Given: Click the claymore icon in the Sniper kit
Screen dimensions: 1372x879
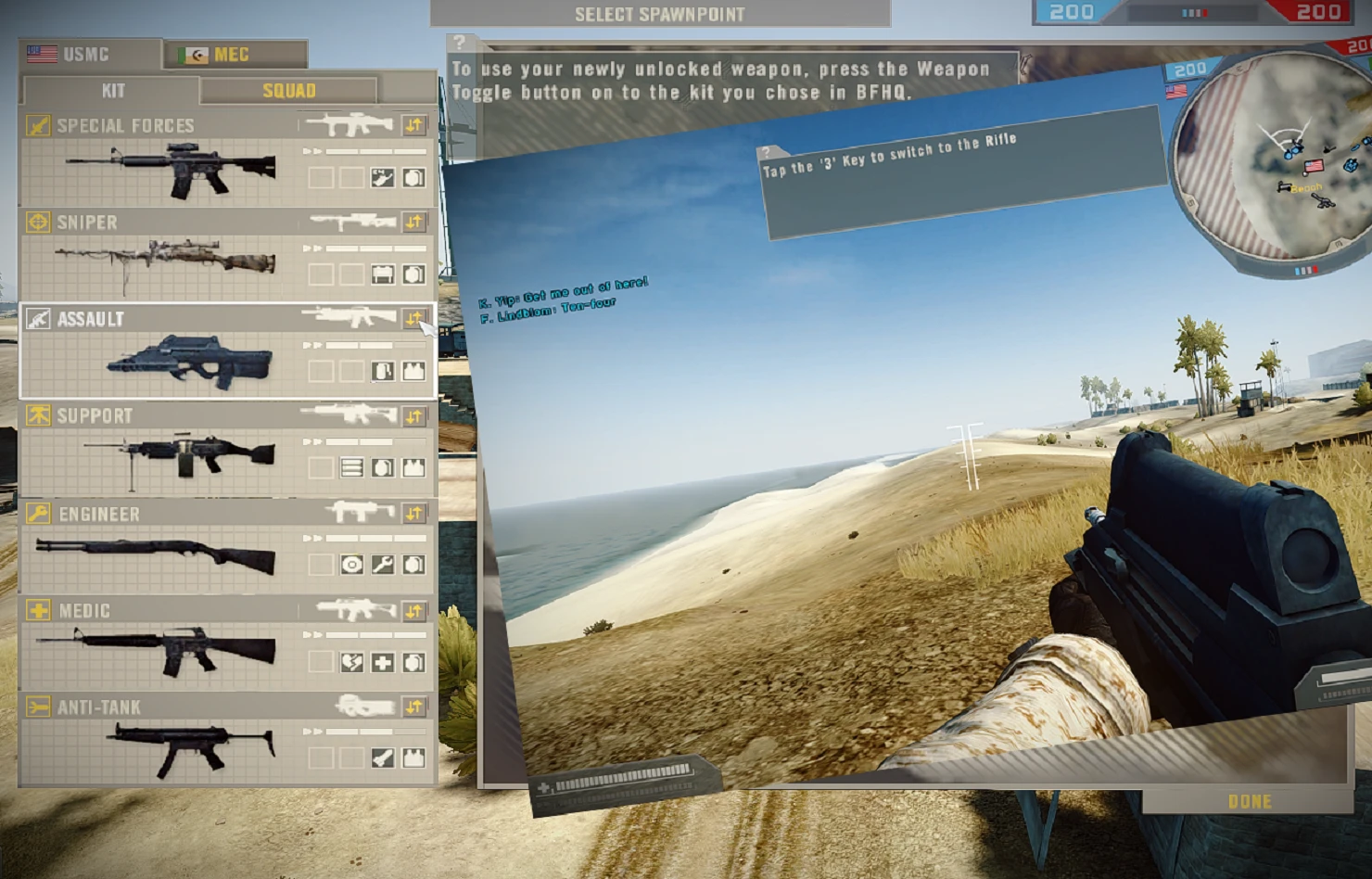Looking at the screenshot, I should tap(383, 274).
